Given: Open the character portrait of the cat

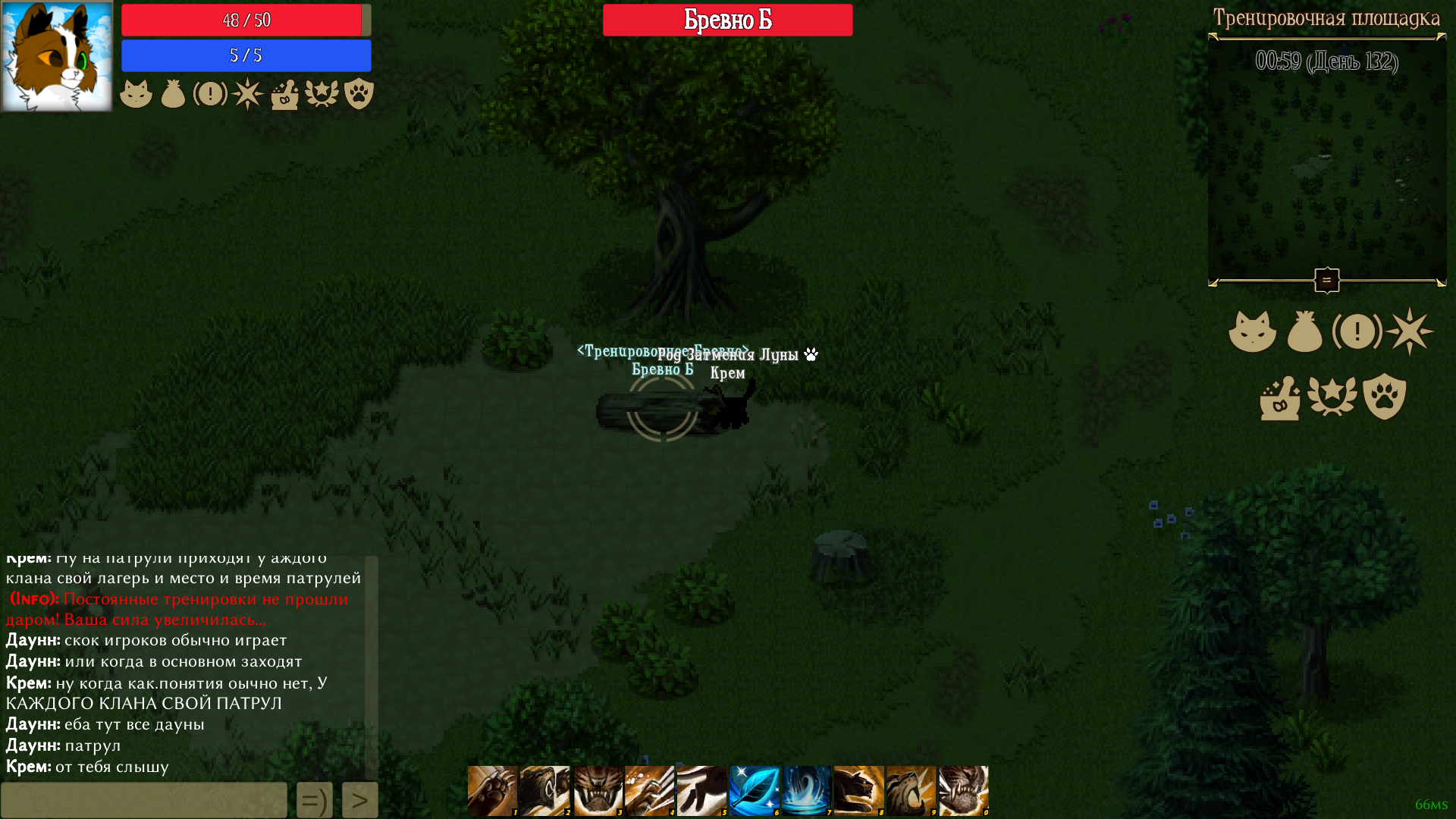Looking at the screenshot, I should coord(57,57).
